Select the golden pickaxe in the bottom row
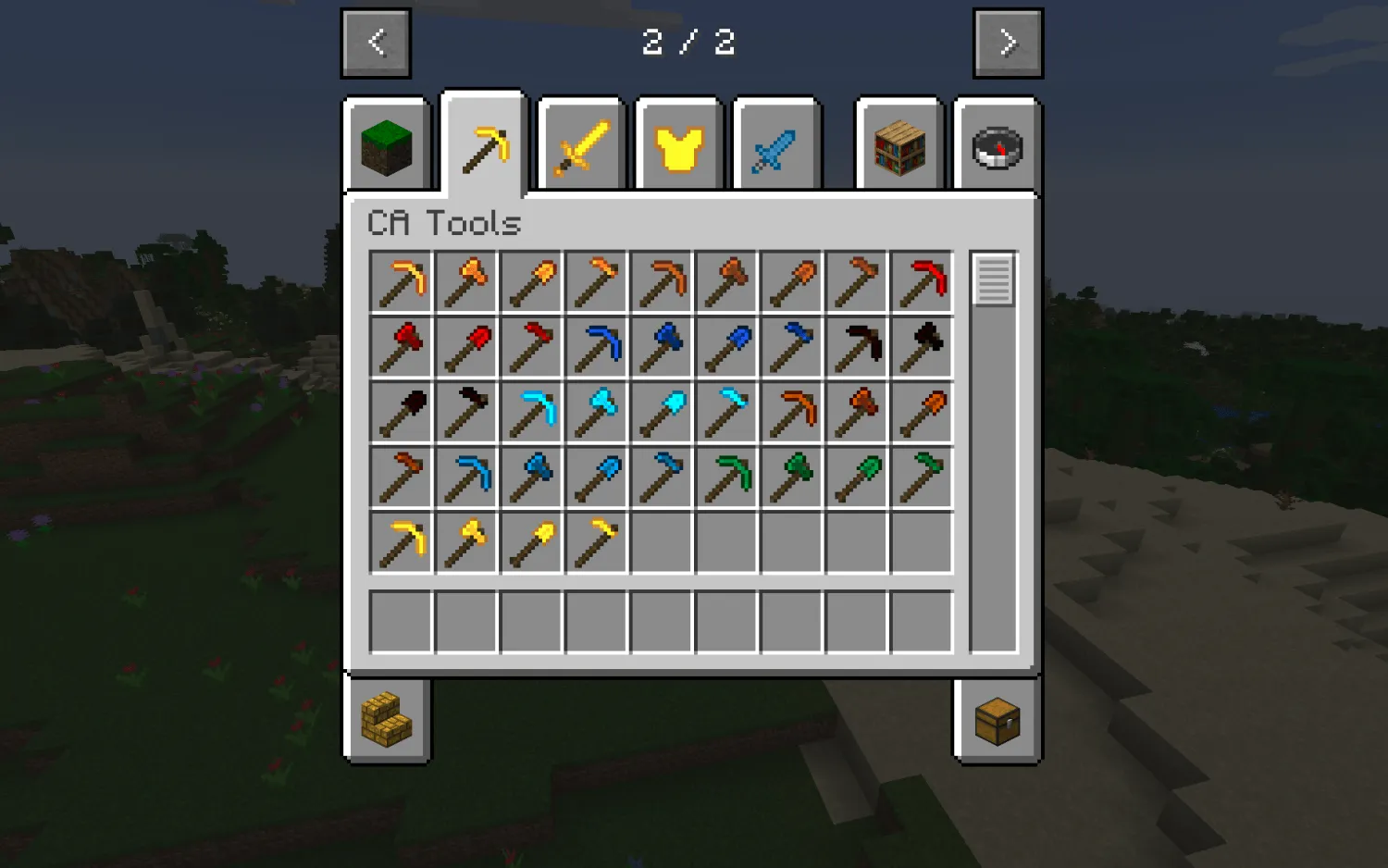The width and height of the screenshot is (1388, 868). pyautogui.click(x=400, y=541)
